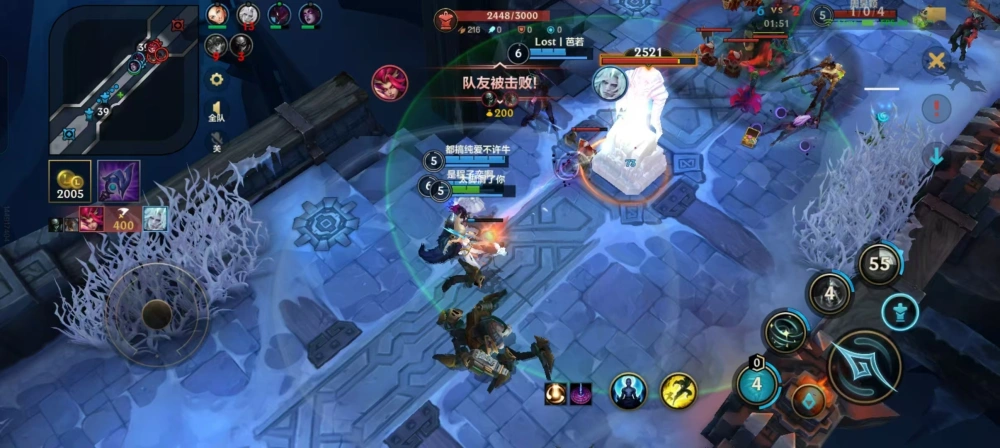The image size is (1000, 448).
Task: Cast the blue meditating-figure summoner spell
Action: [x=629, y=391]
